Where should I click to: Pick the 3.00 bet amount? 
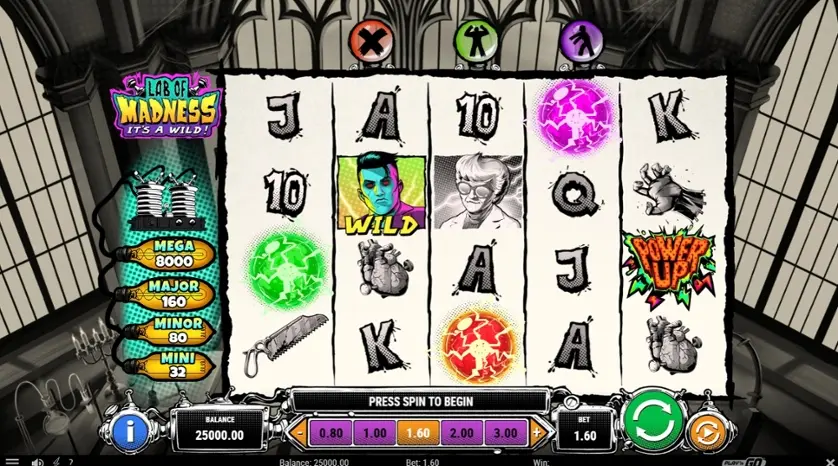505,432
